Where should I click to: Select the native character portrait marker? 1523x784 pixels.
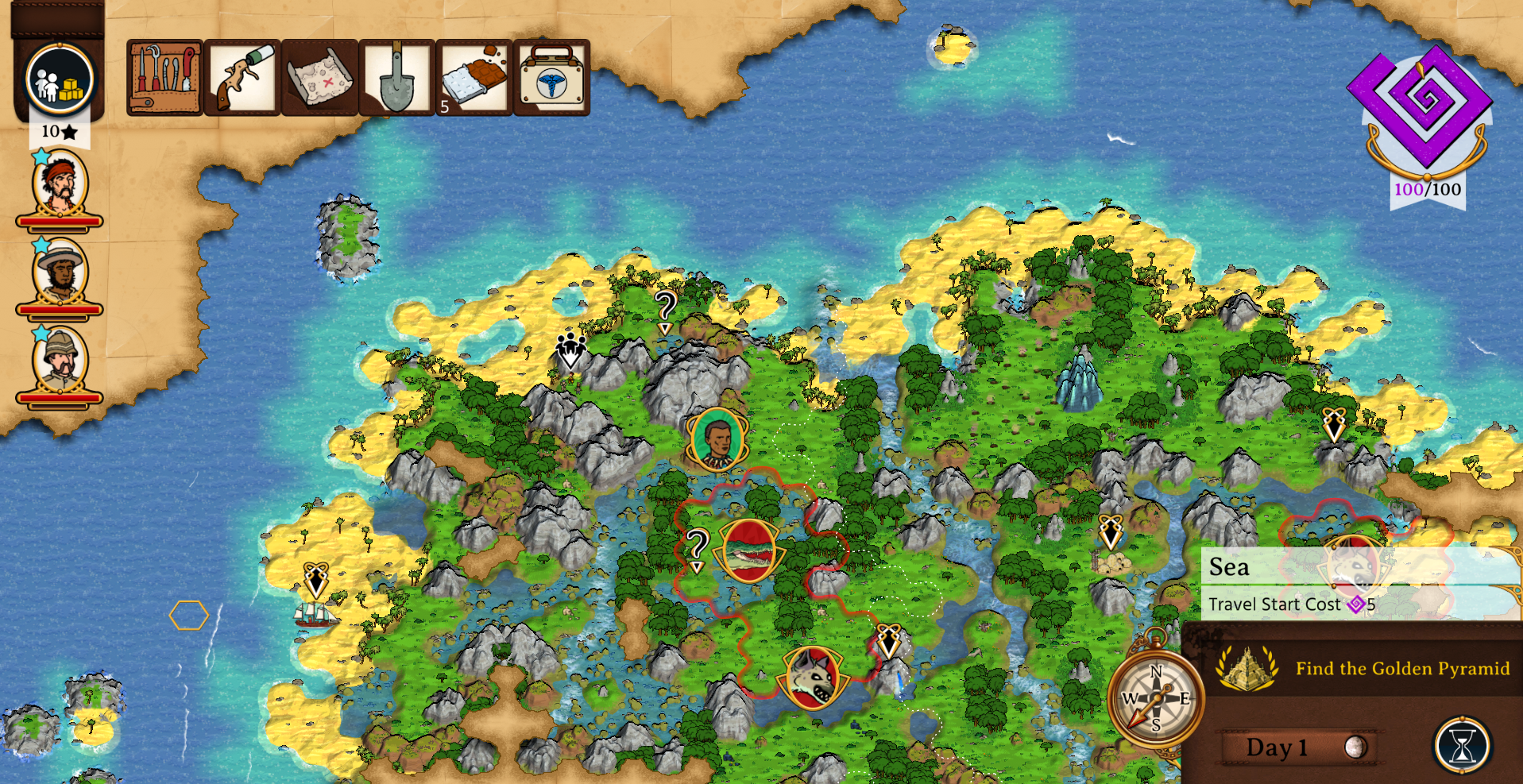(x=717, y=439)
